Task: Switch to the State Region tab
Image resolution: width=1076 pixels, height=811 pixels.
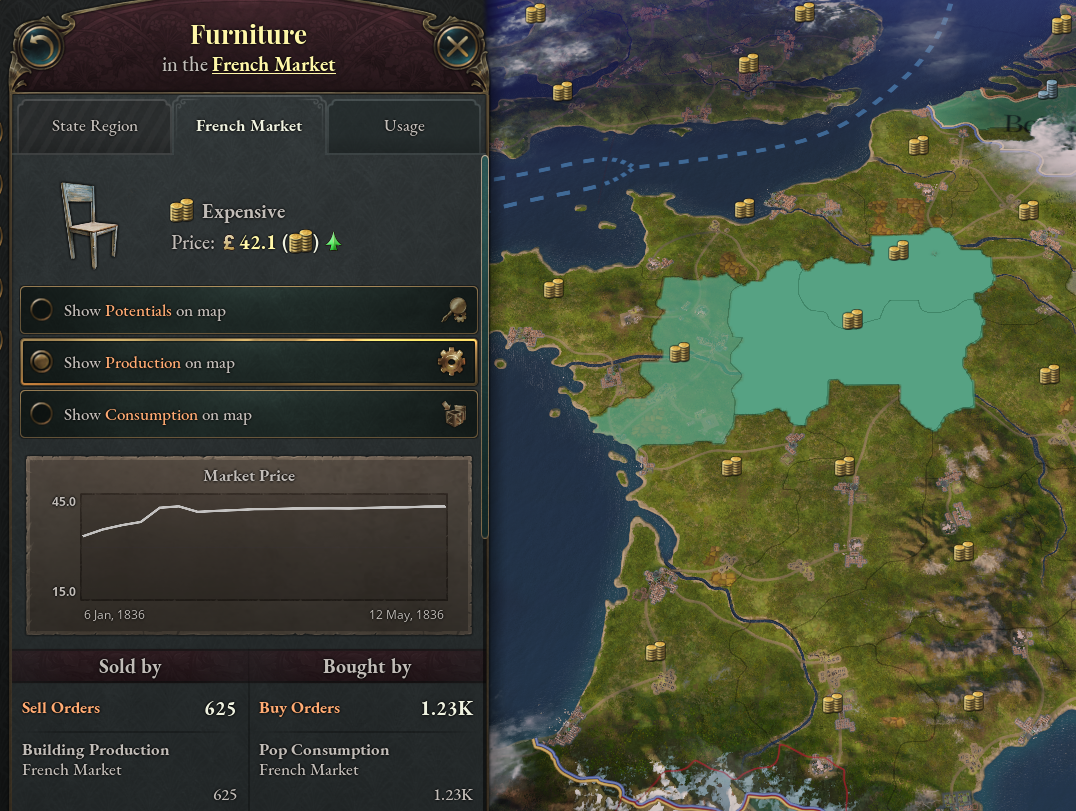Action: pyautogui.click(x=95, y=126)
